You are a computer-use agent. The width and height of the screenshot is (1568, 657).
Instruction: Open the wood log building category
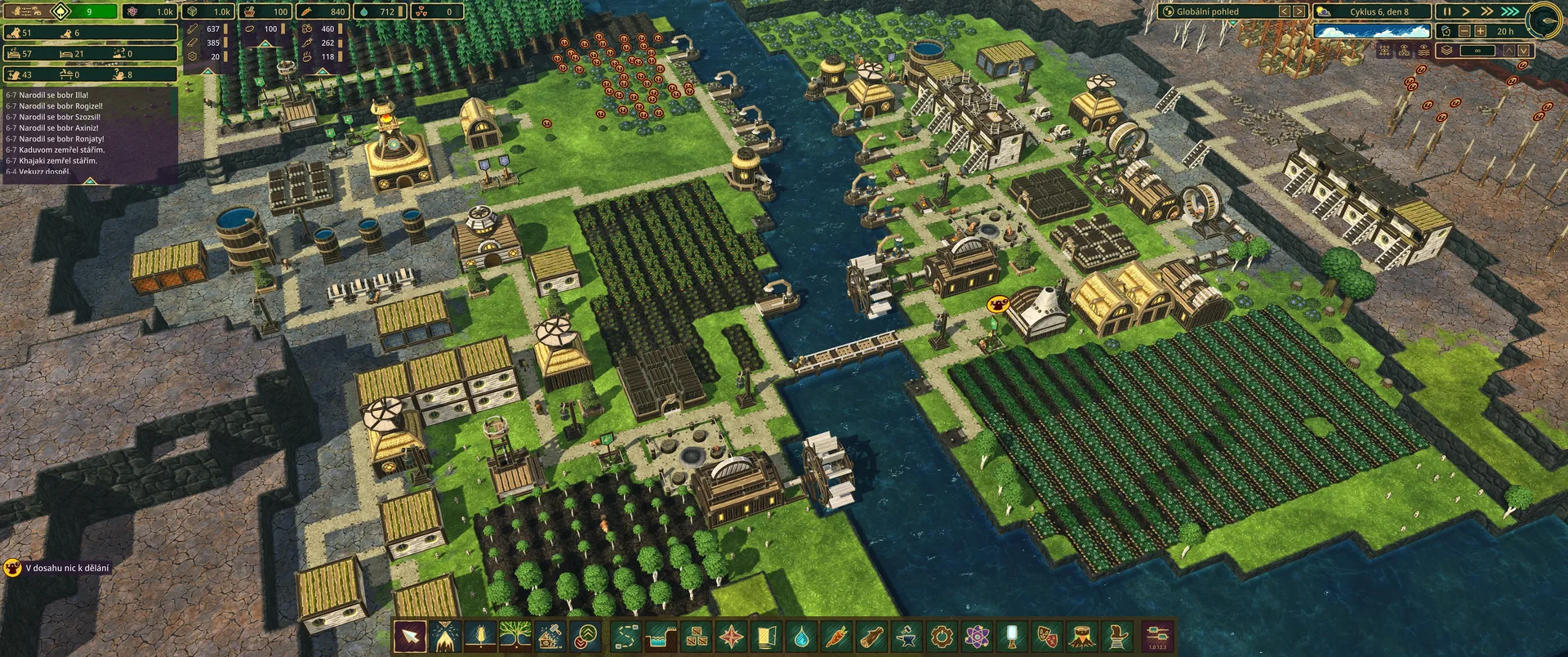pyautogui.click(x=872, y=636)
